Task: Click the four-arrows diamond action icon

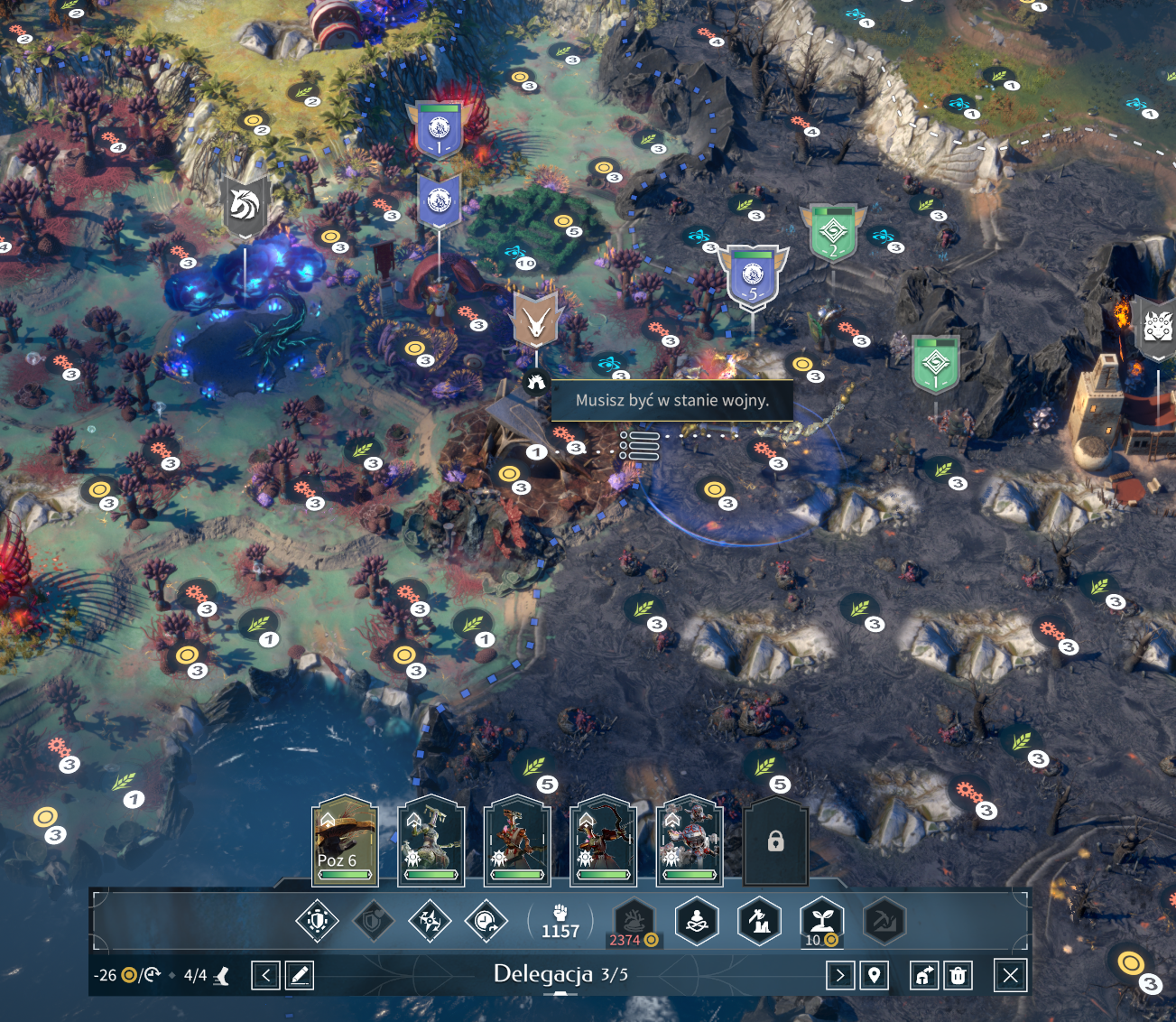Action: (430, 921)
